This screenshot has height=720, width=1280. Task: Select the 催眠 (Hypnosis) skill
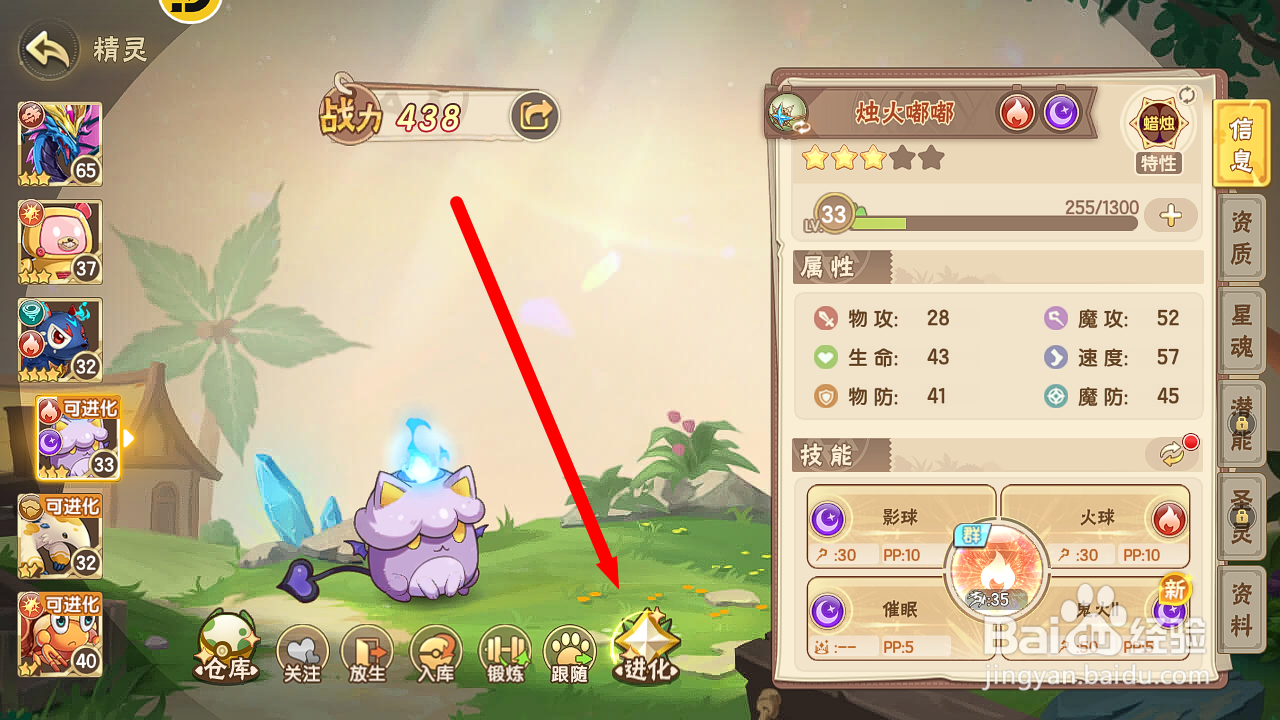(x=898, y=613)
